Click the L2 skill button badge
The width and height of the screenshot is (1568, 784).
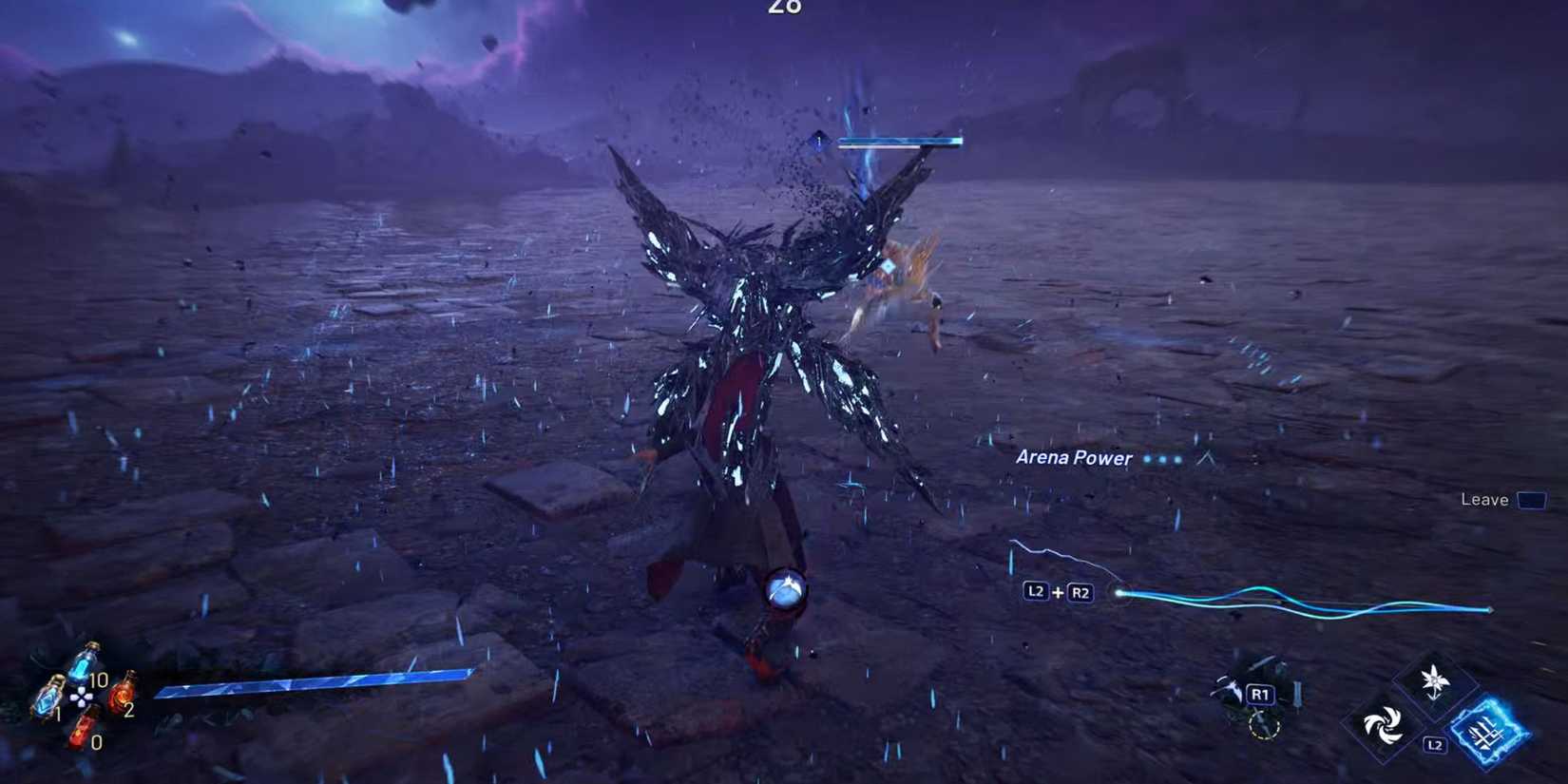pos(1436,744)
